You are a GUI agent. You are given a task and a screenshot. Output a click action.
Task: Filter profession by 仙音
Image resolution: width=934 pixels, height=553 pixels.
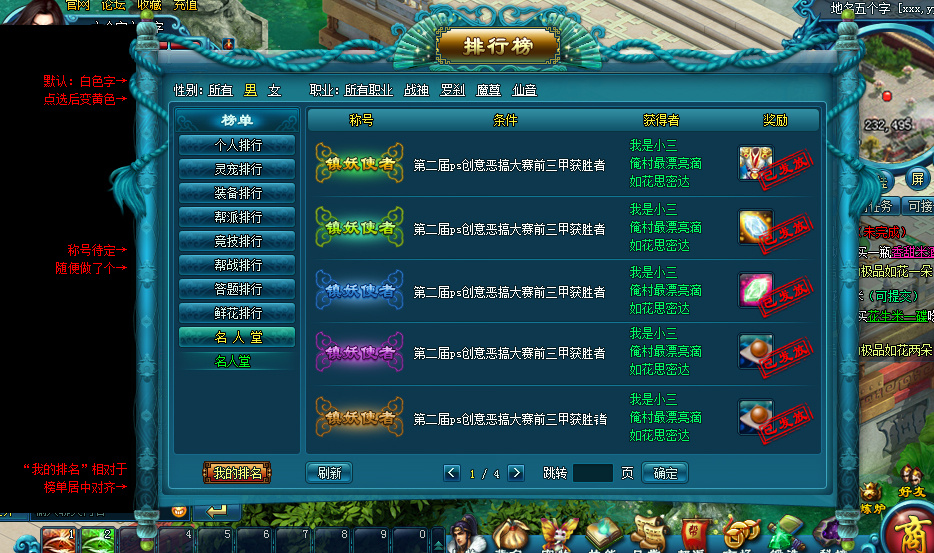pyautogui.click(x=524, y=90)
